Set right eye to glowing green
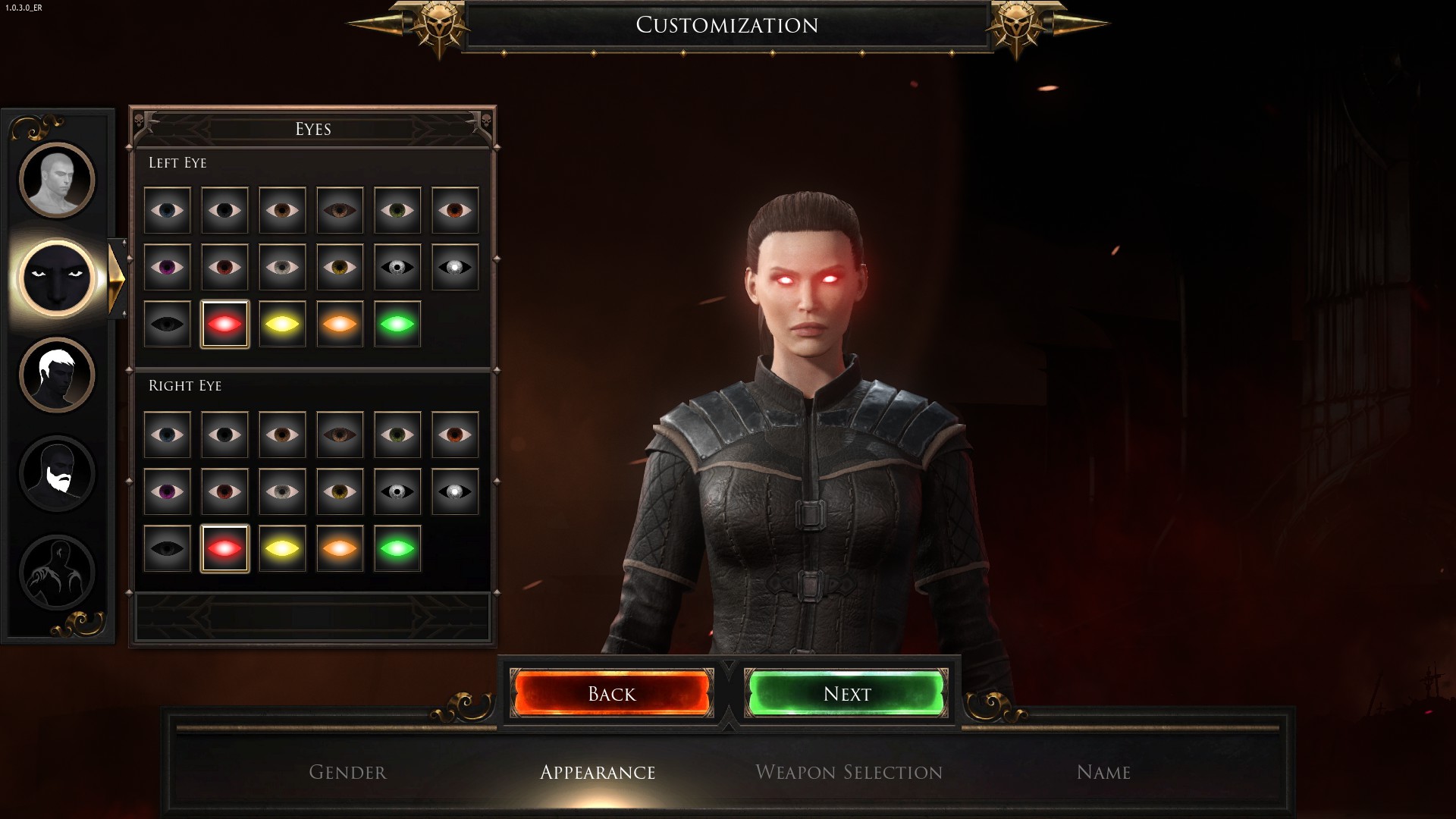The height and width of the screenshot is (819, 1456). pos(397,548)
